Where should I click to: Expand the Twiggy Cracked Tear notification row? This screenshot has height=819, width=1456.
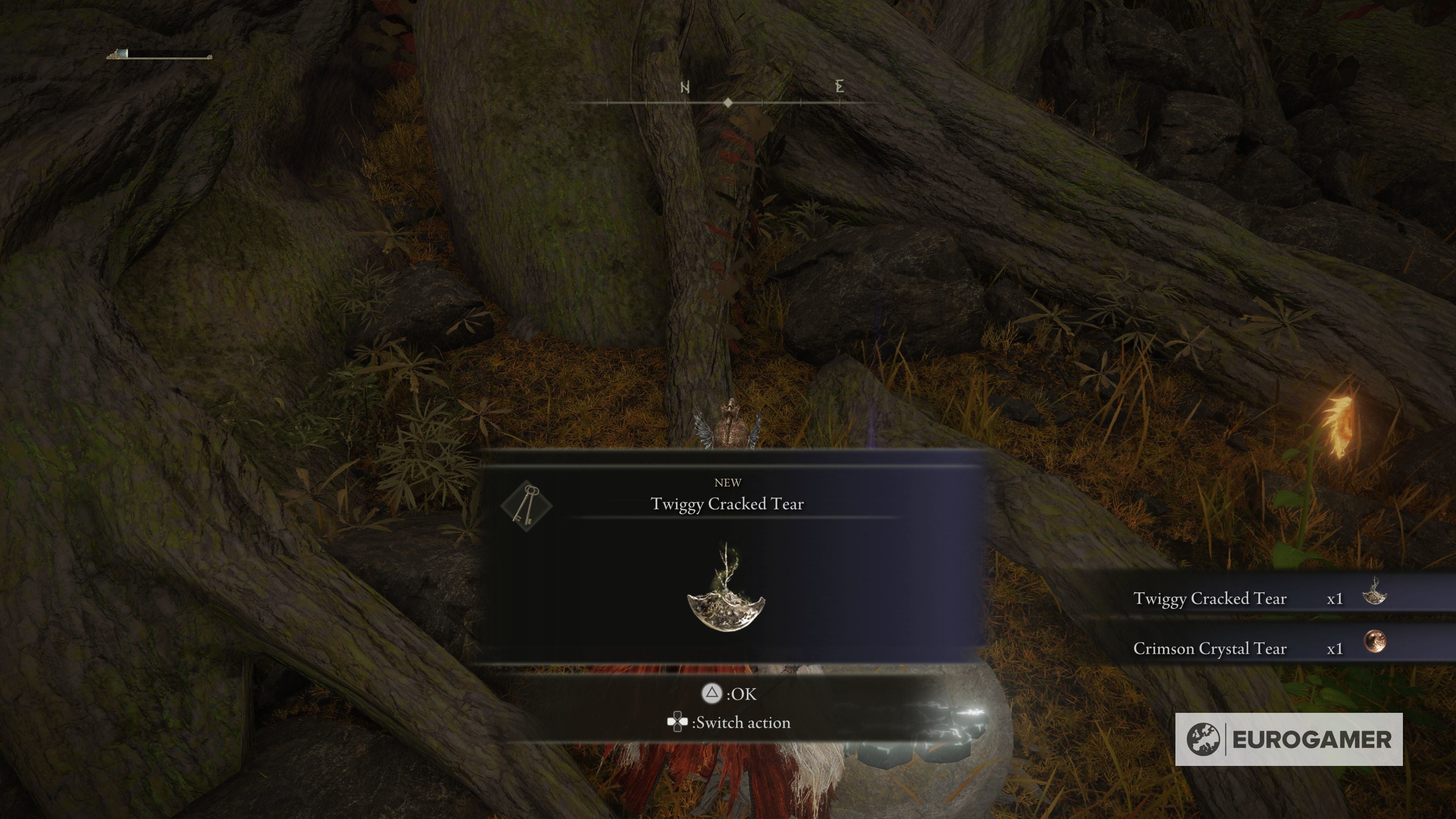click(x=1211, y=599)
